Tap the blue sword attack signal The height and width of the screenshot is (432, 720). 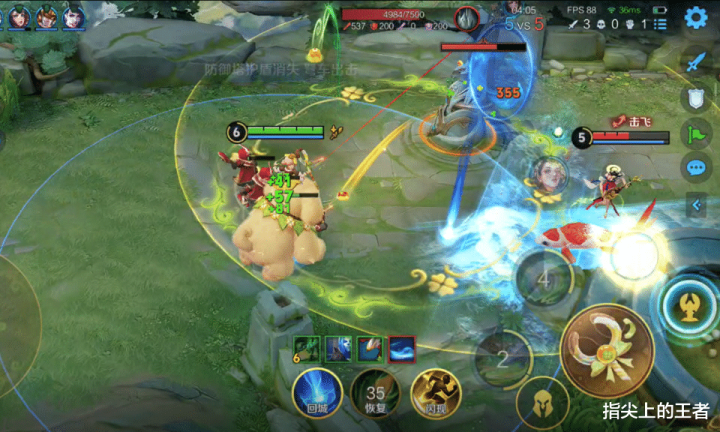click(x=695, y=60)
